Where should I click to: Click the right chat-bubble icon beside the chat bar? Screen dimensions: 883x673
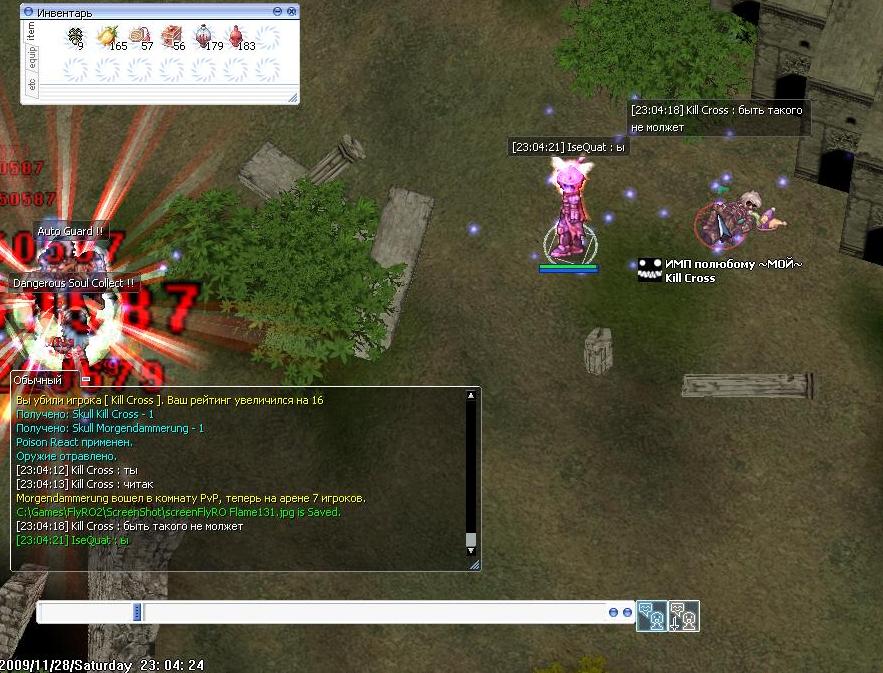pyautogui.click(x=684, y=616)
